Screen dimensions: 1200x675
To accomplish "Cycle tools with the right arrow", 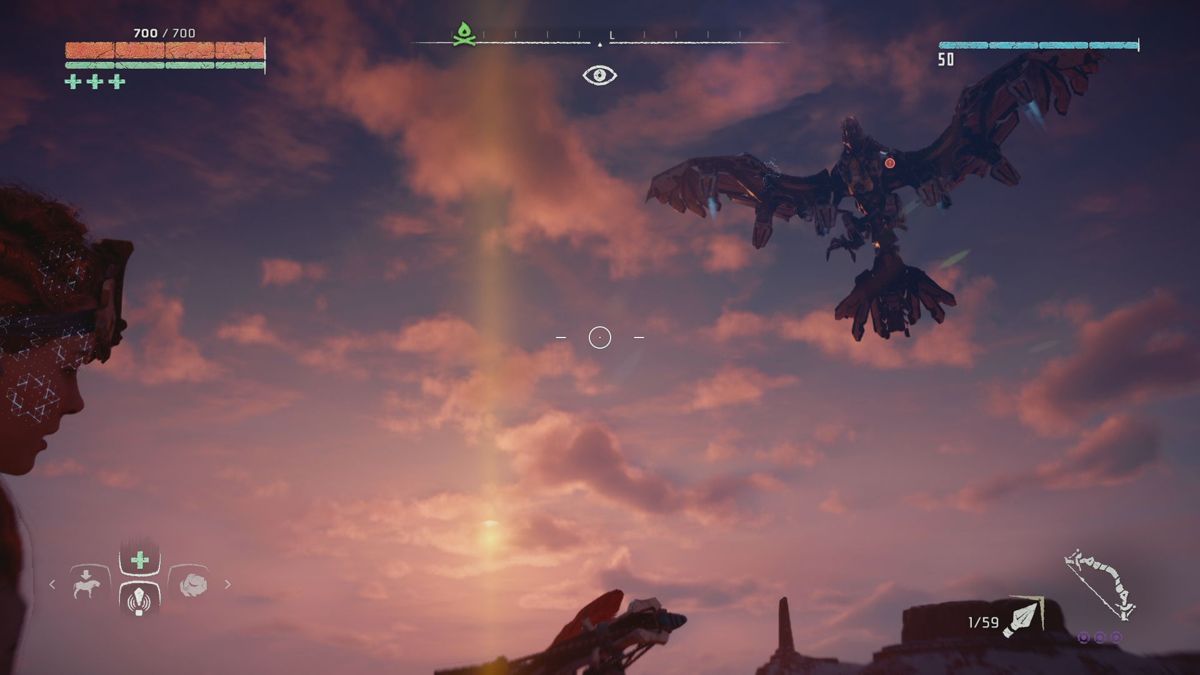I will tap(228, 584).
